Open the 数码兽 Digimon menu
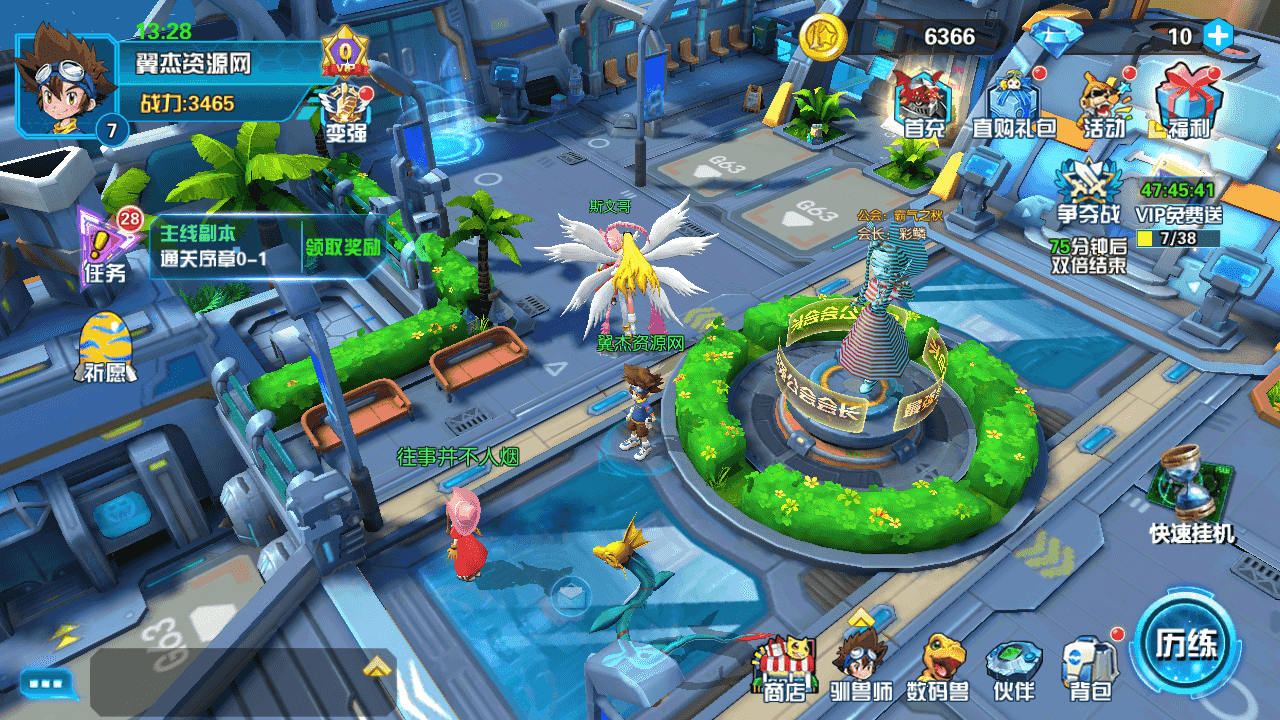Viewport: 1280px width, 720px height. coord(938,668)
